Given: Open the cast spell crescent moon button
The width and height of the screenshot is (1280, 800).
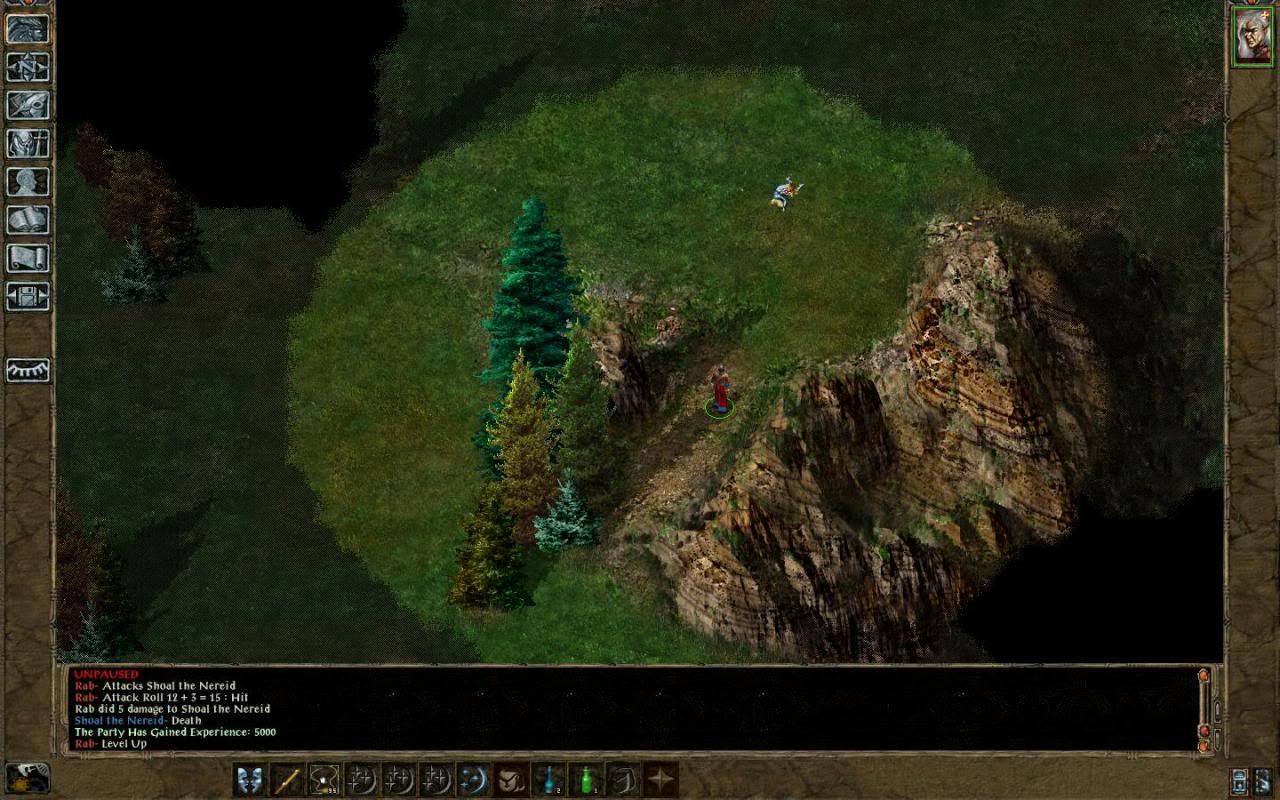Looking at the screenshot, I should coord(473,779).
